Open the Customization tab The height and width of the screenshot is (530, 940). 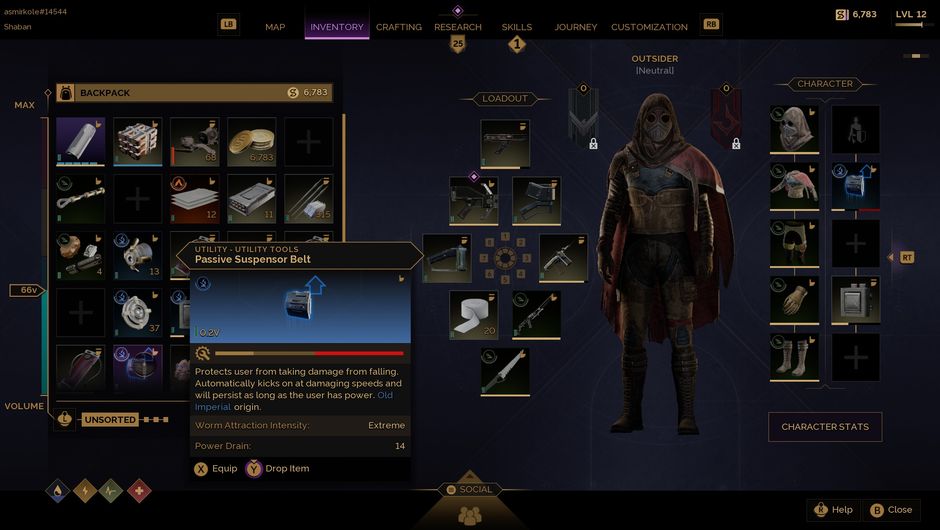point(649,27)
